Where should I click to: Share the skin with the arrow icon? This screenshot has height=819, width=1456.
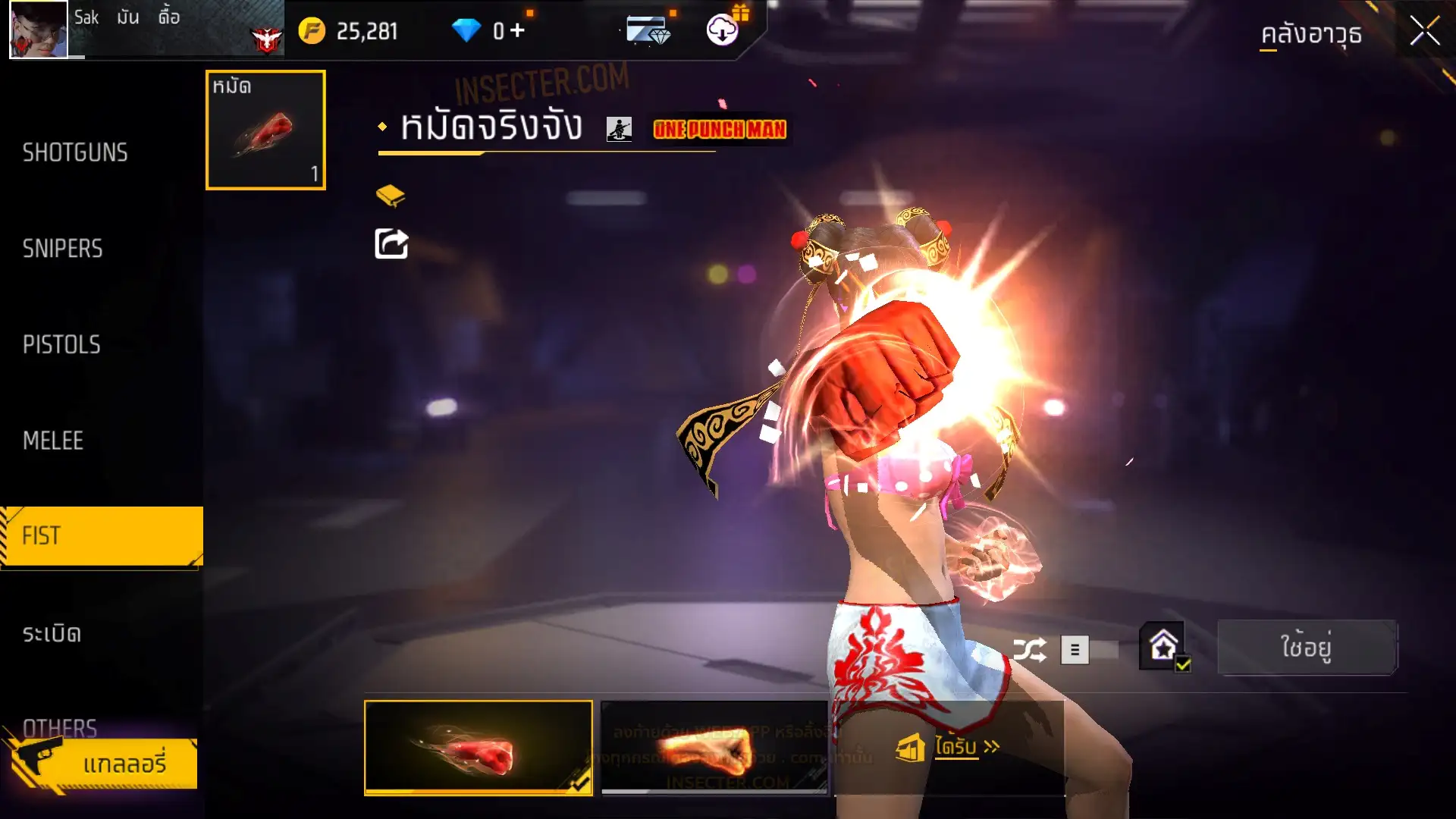(391, 244)
